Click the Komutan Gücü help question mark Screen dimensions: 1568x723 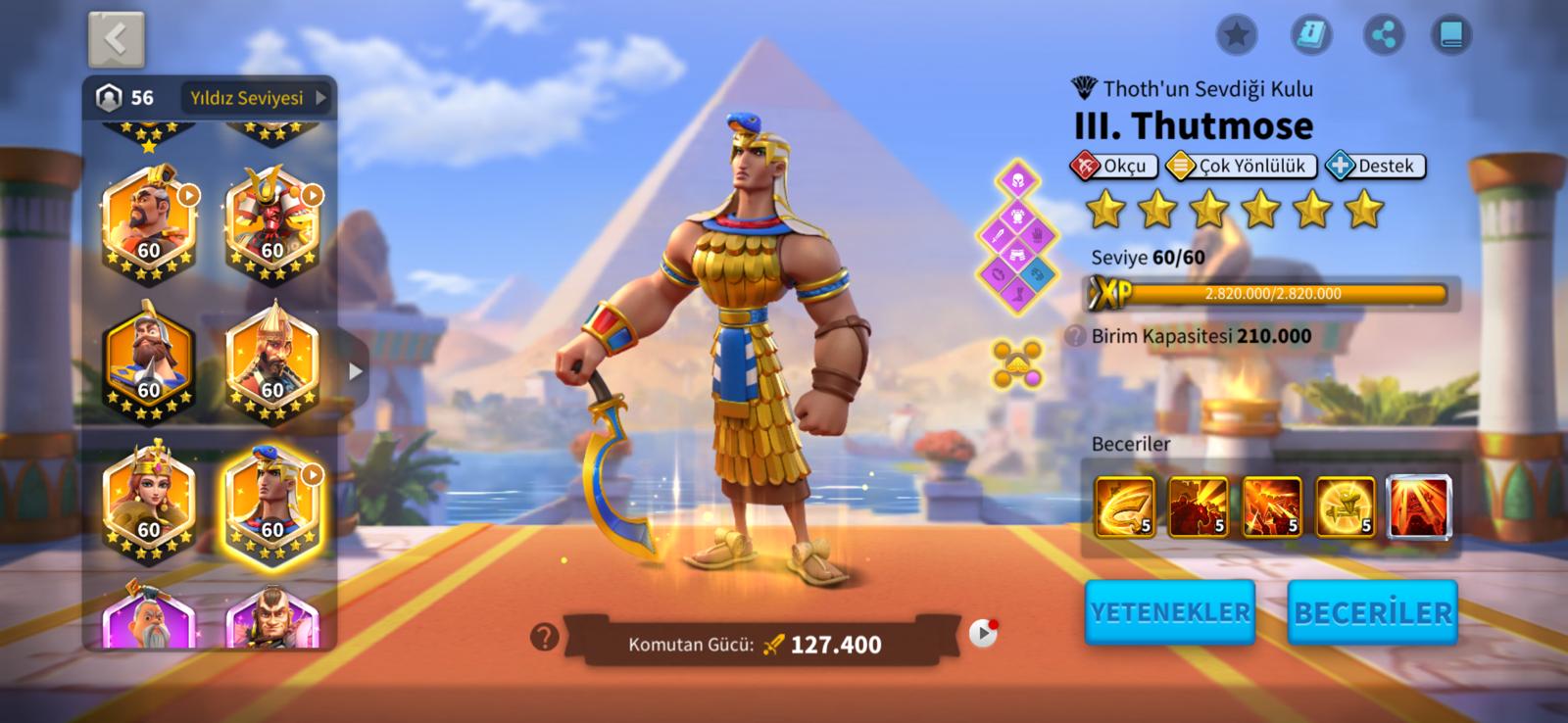tap(544, 639)
